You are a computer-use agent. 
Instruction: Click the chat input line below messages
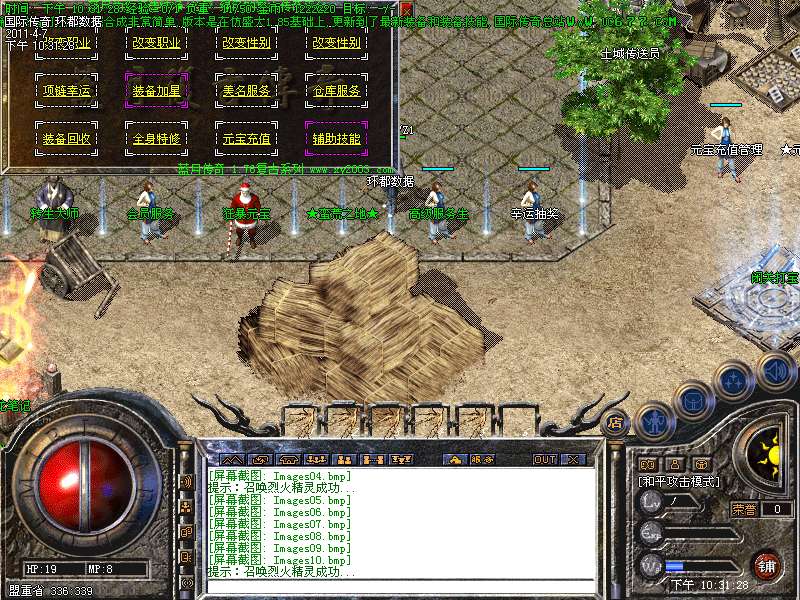tap(400, 584)
